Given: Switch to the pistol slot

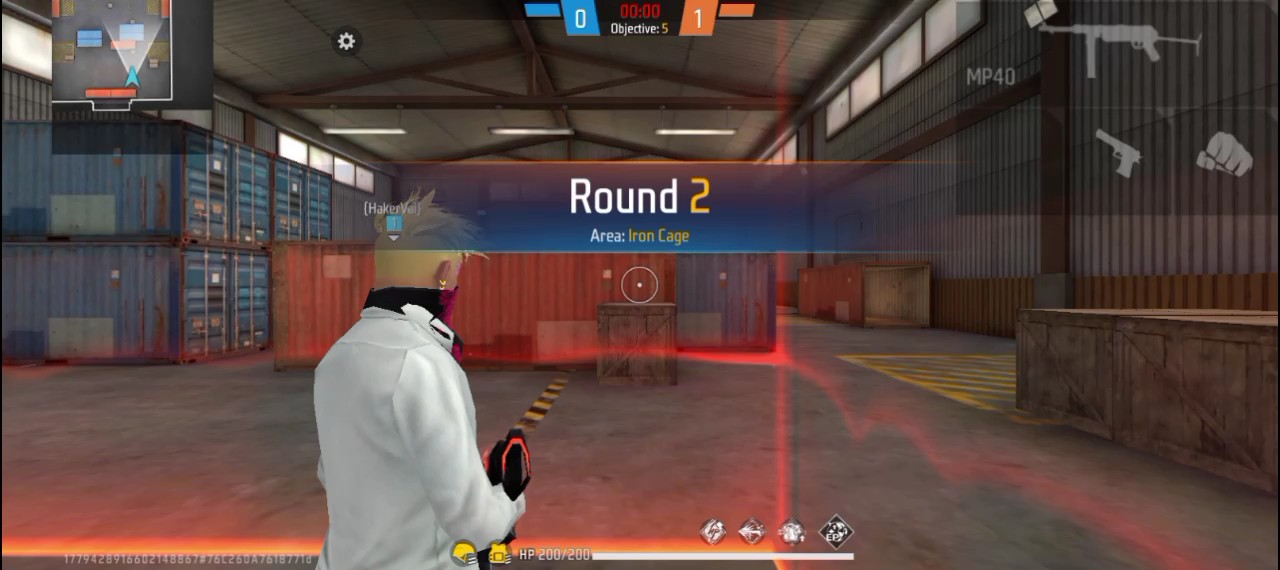Looking at the screenshot, I should [x=1118, y=152].
